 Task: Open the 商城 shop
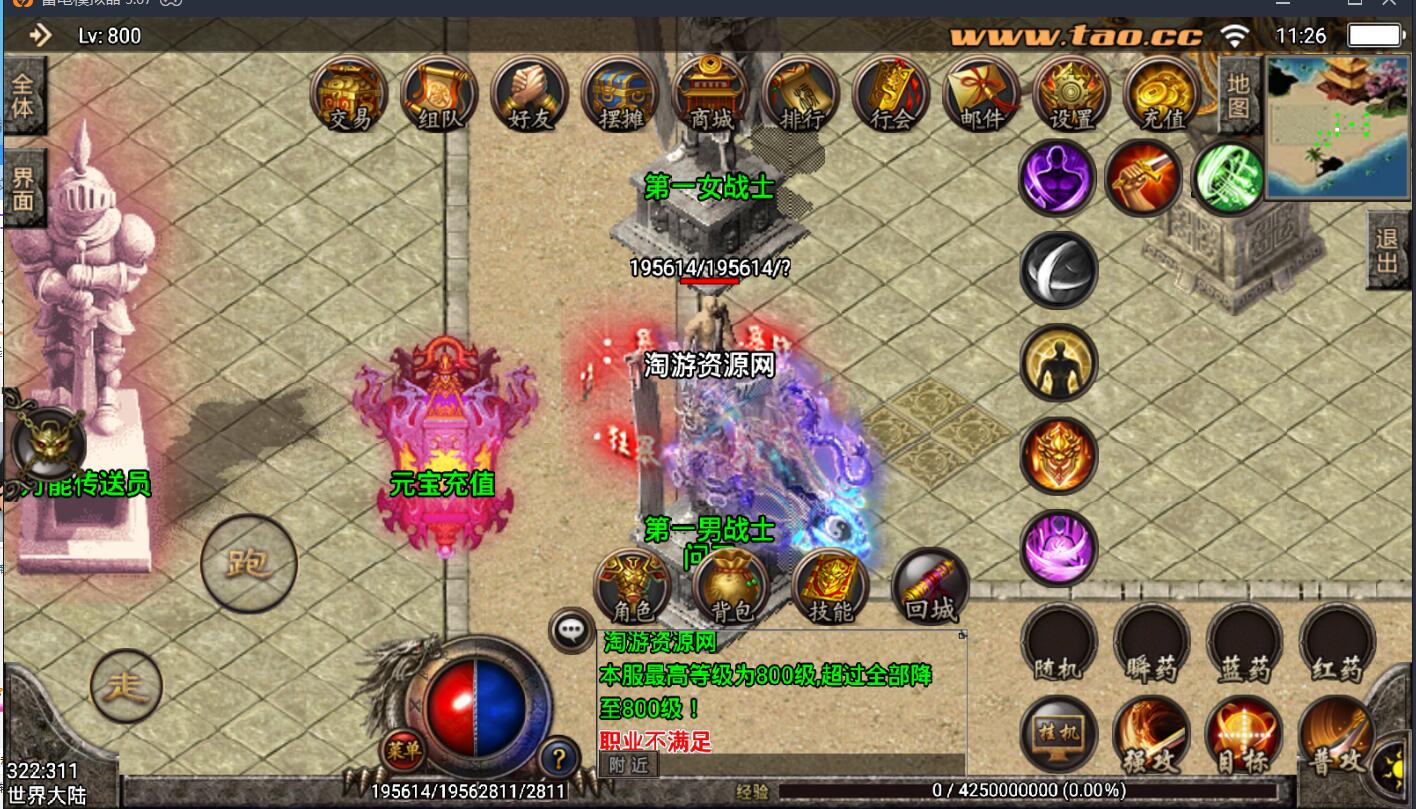(711, 93)
